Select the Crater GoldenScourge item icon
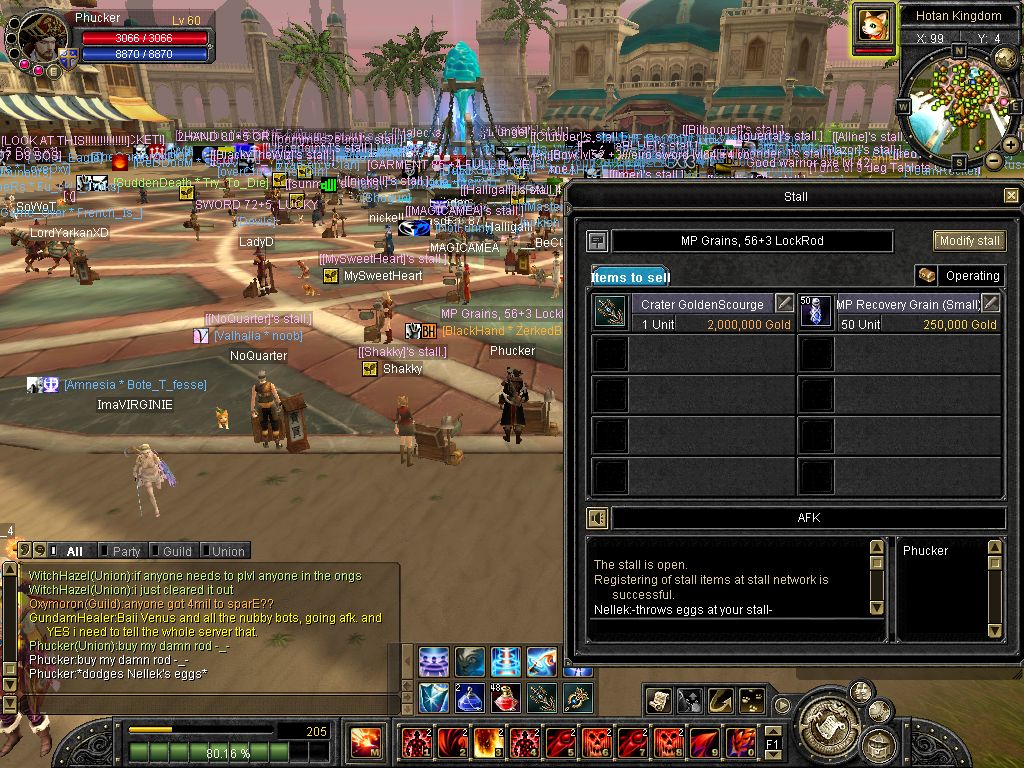 click(609, 312)
